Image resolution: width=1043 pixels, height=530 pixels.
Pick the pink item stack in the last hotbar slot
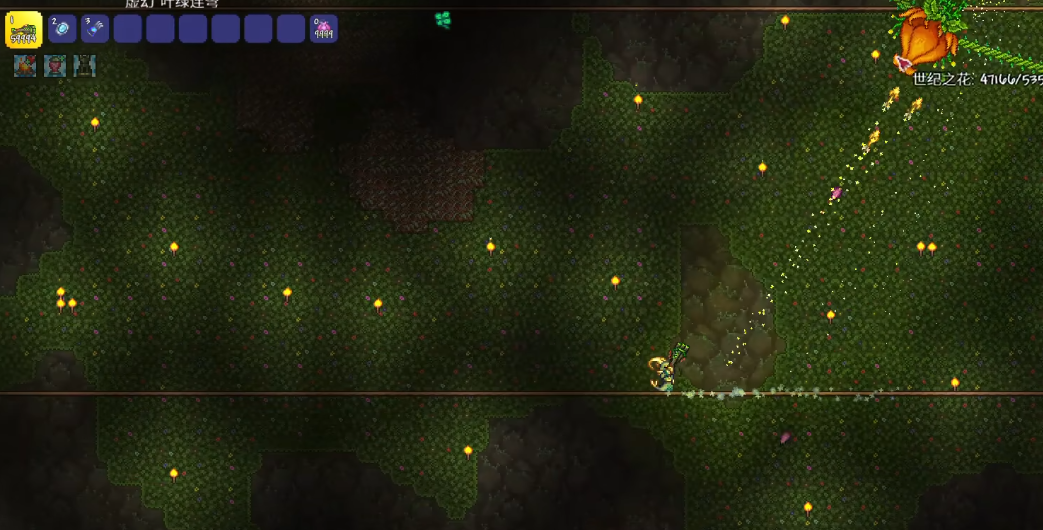pos(323,29)
